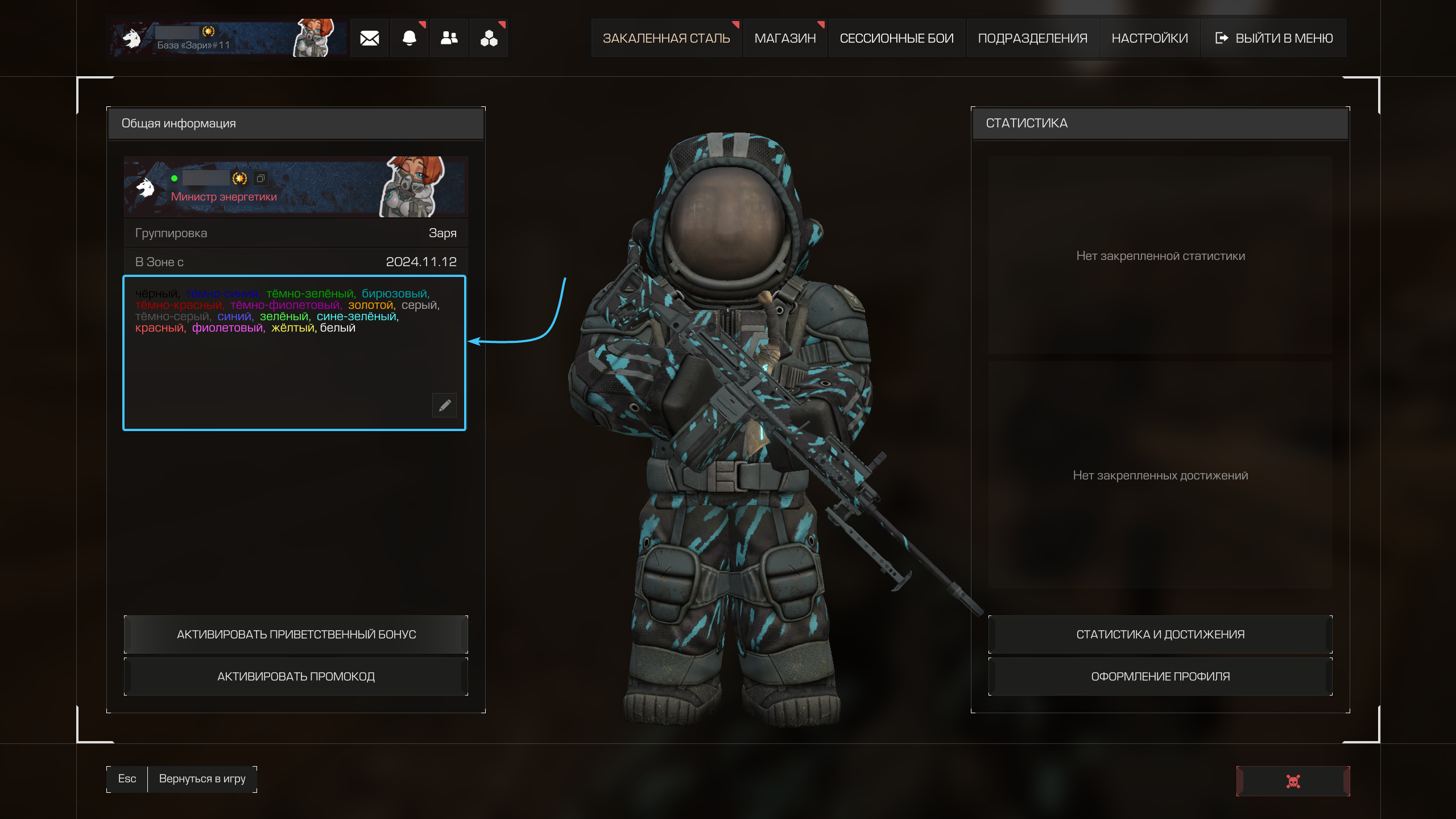The image size is (1456, 819).
Task: Click Вернуться в игру button
Action: coord(202,779)
